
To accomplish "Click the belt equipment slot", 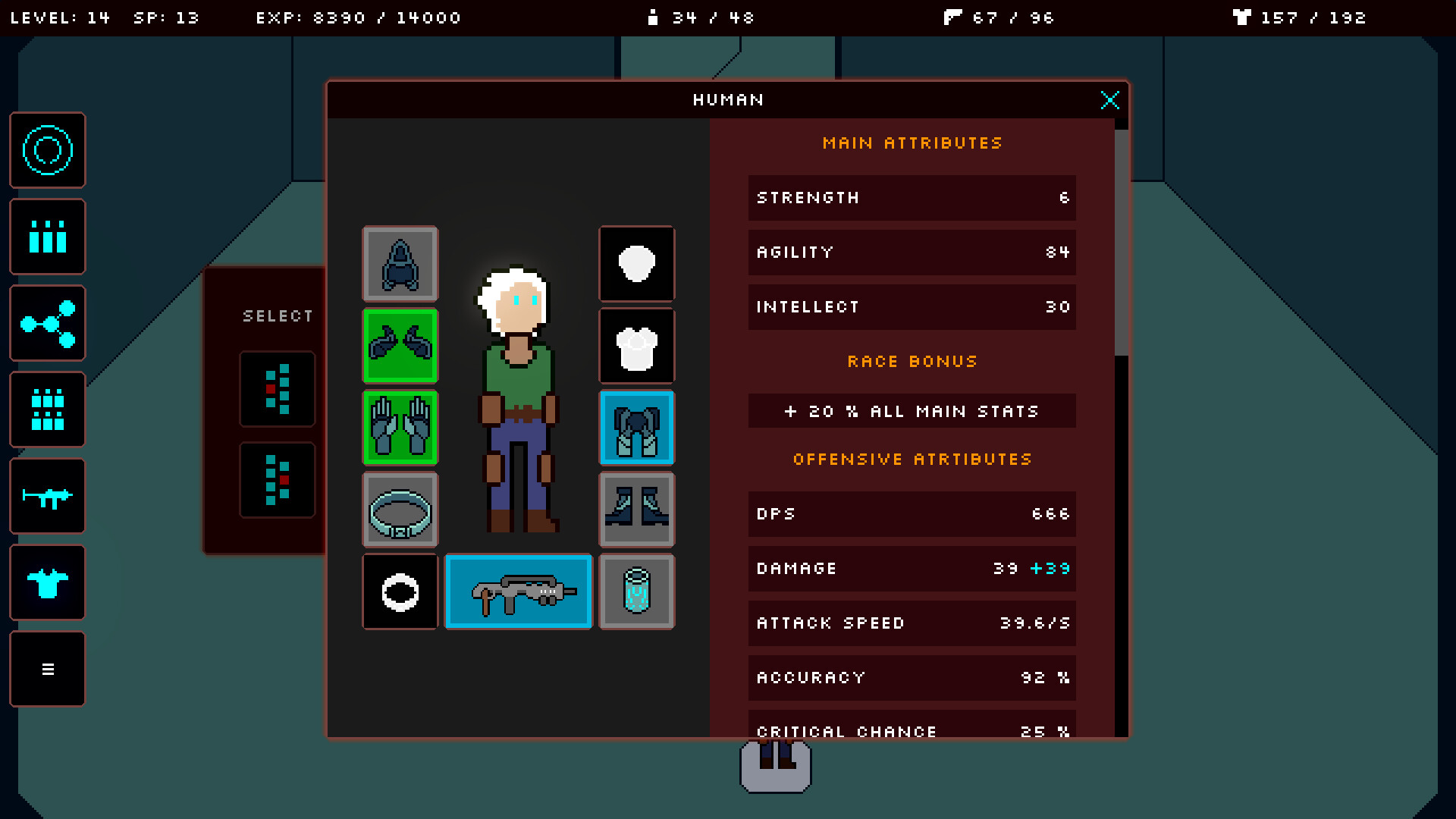I will pos(400,510).
